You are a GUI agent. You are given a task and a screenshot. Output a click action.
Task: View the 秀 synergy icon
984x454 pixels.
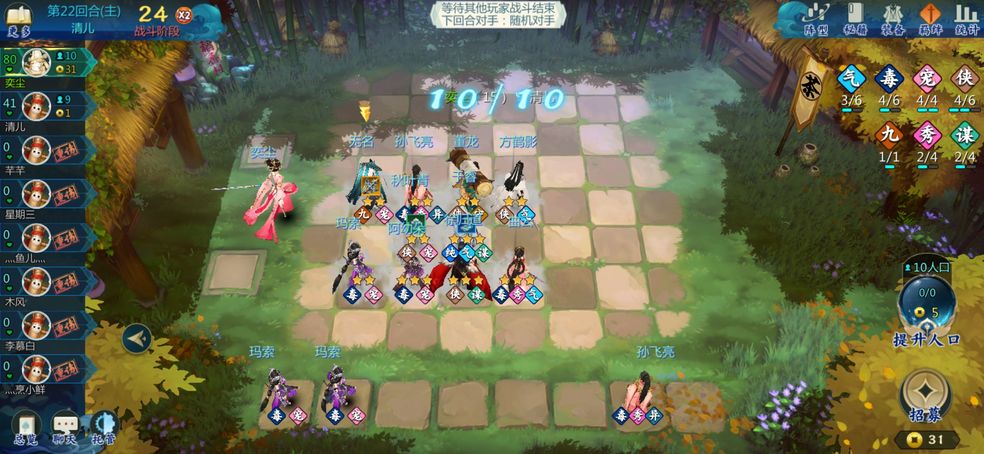[x=927, y=135]
